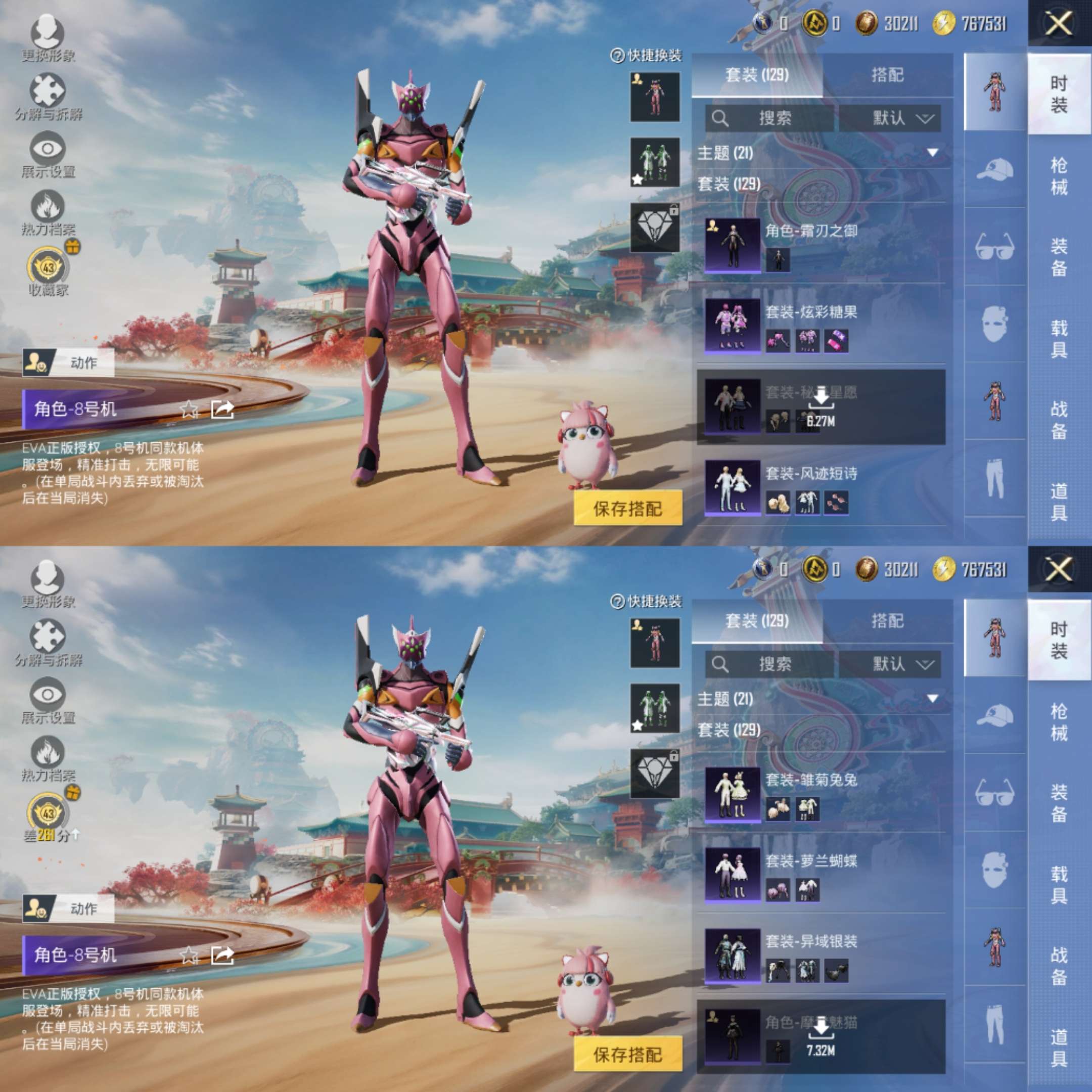
Task: Open the badge labeled 收藏家
Action: coord(49,268)
